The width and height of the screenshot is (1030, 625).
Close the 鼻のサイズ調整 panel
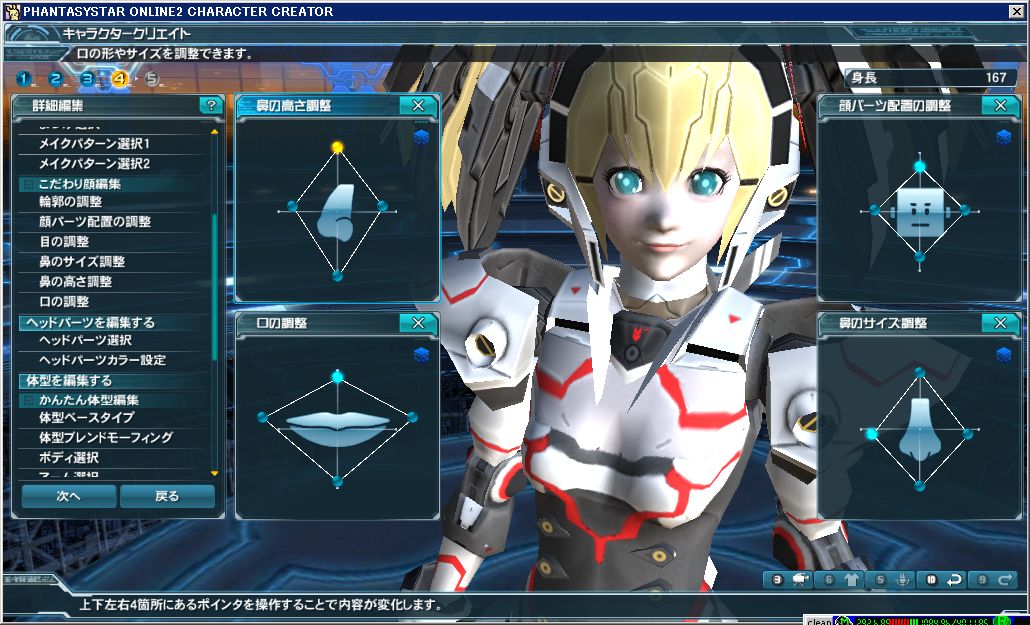coord(1000,323)
